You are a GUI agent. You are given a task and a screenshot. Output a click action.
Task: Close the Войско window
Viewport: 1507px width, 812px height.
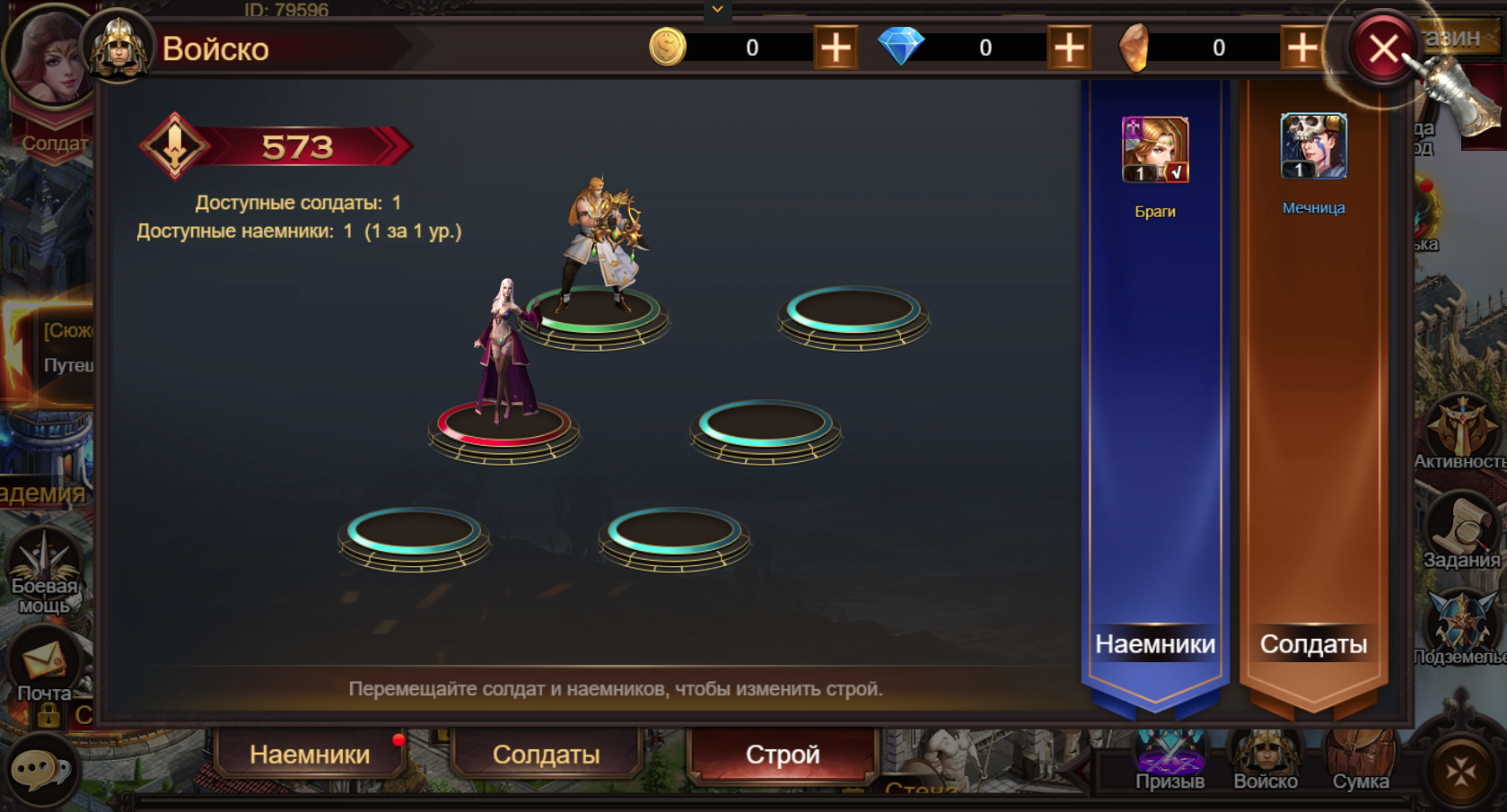click(1383, 48)
